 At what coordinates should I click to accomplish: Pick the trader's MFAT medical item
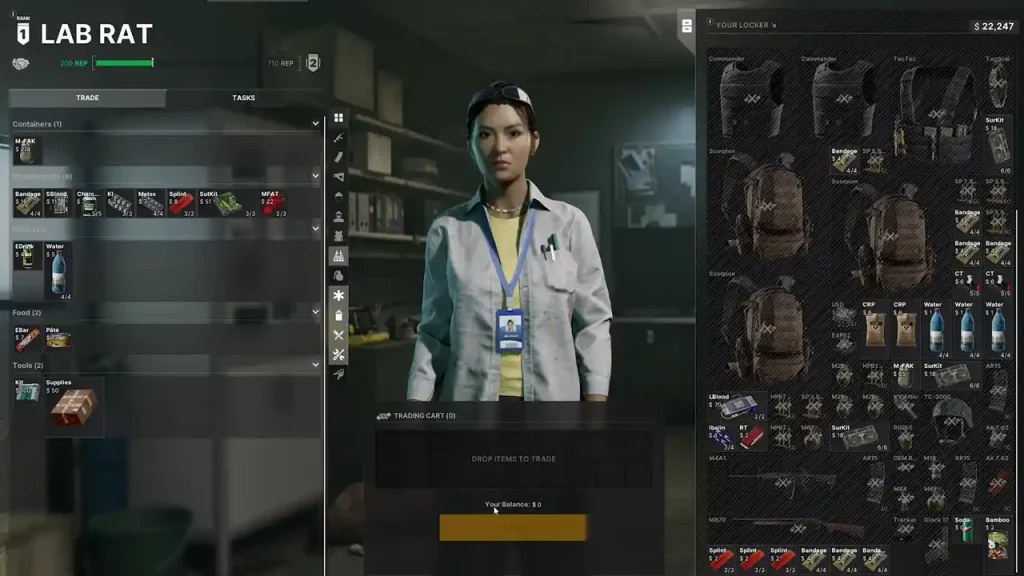(272, 203)
